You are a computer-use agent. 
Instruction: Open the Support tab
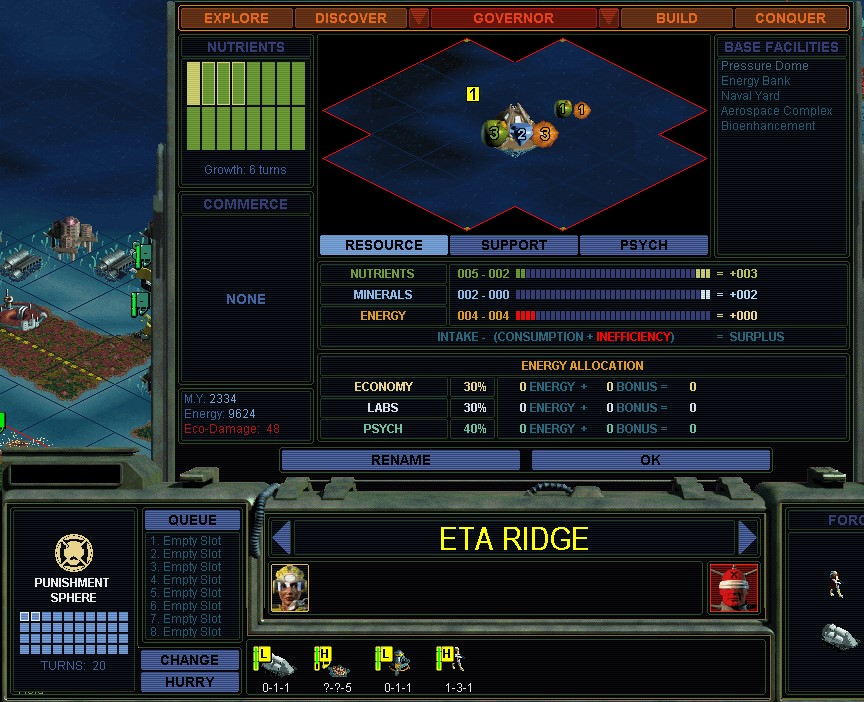514,245
